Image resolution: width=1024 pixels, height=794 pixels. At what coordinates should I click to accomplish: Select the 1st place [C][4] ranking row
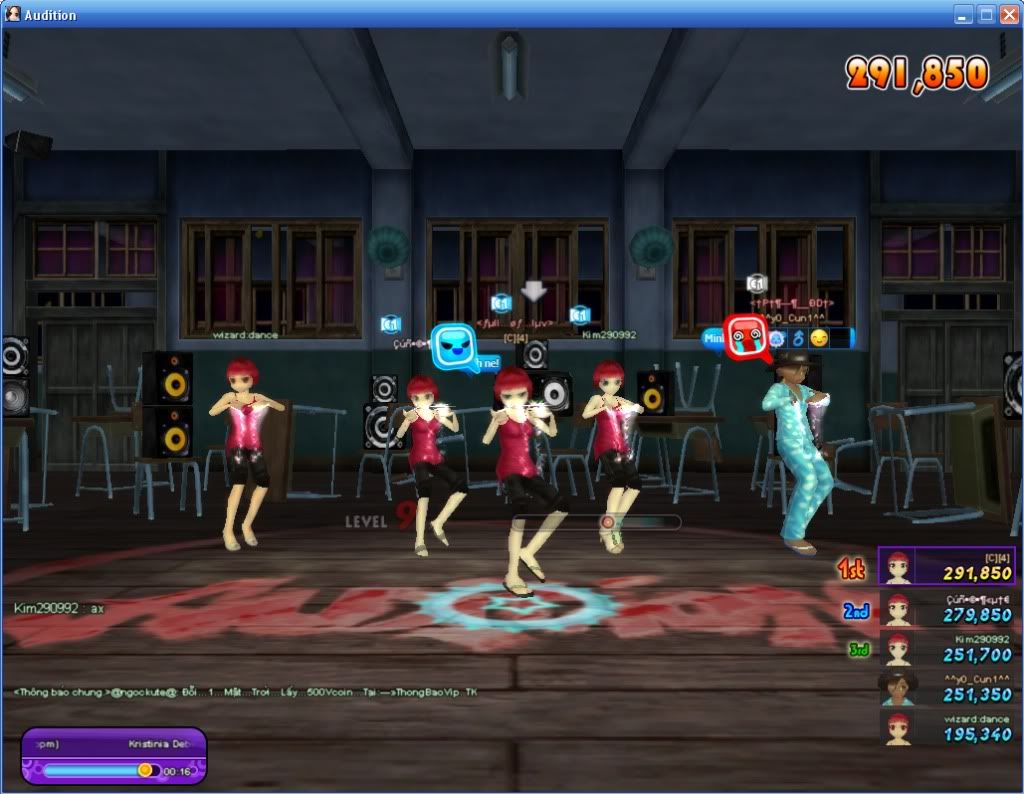click(x=947, y=566)
